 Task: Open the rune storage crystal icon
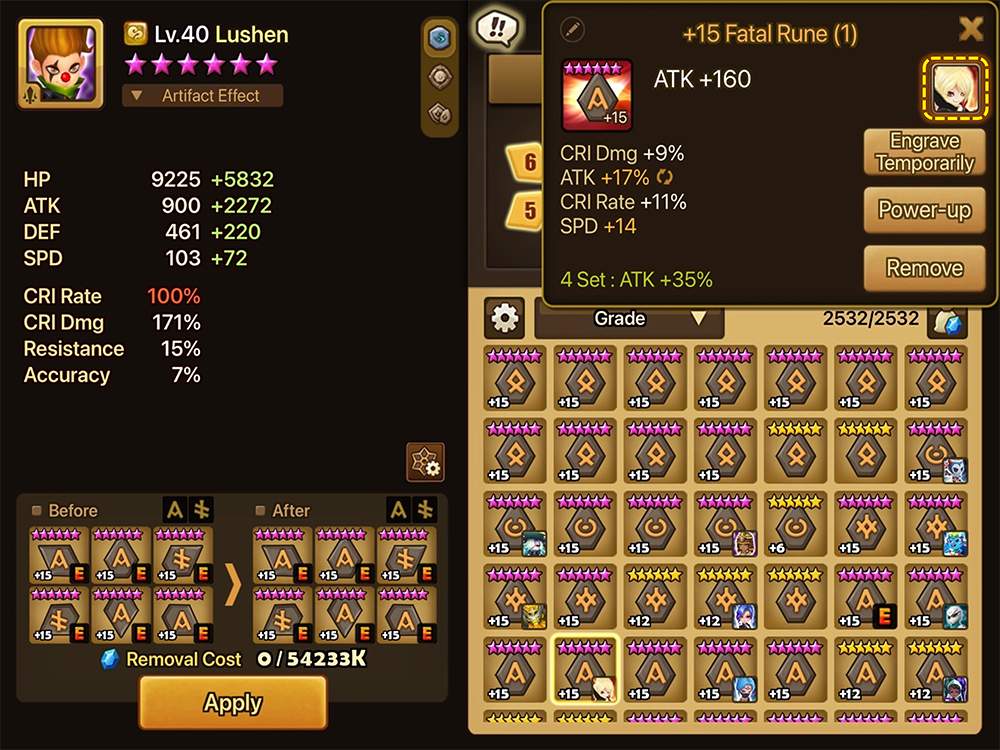click(x=946, y=321)
